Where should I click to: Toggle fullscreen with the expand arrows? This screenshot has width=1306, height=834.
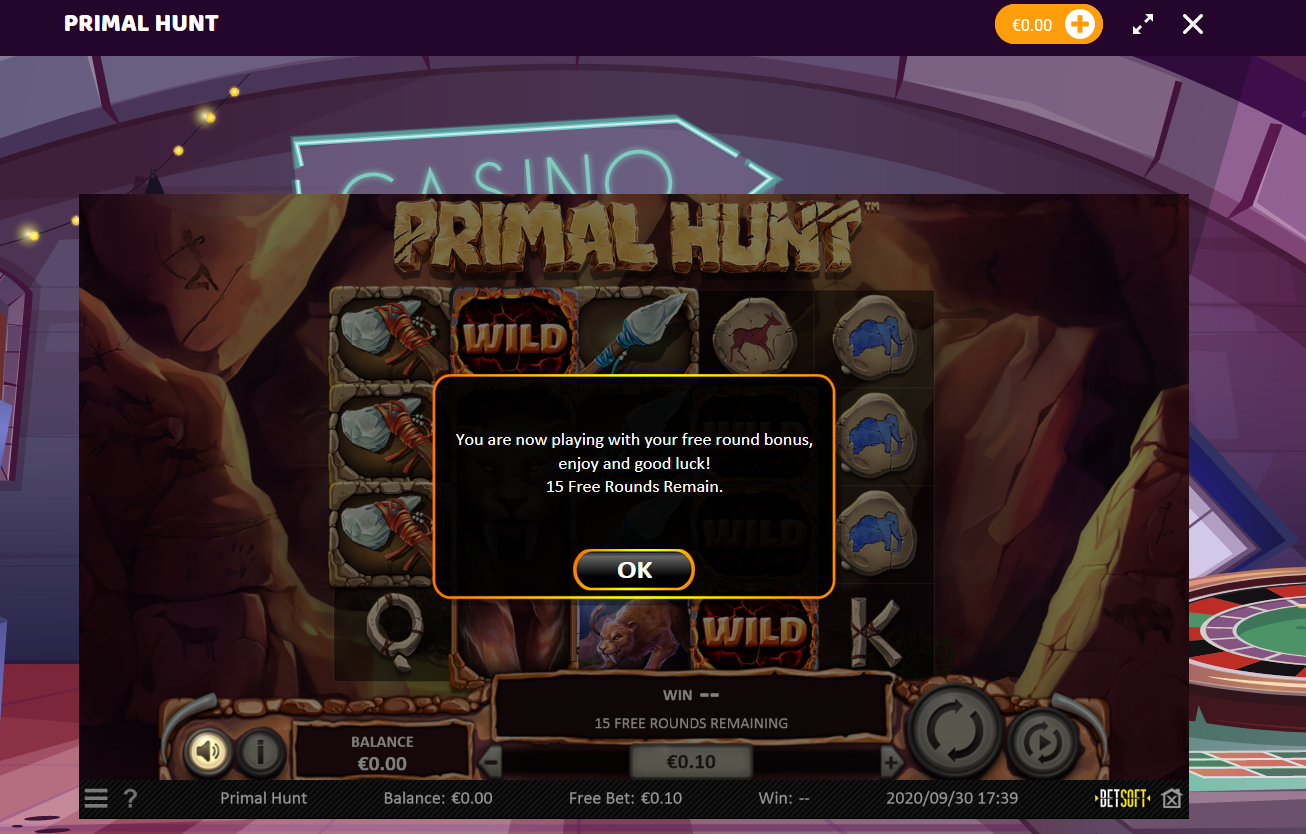click(x=1142, y=24)
